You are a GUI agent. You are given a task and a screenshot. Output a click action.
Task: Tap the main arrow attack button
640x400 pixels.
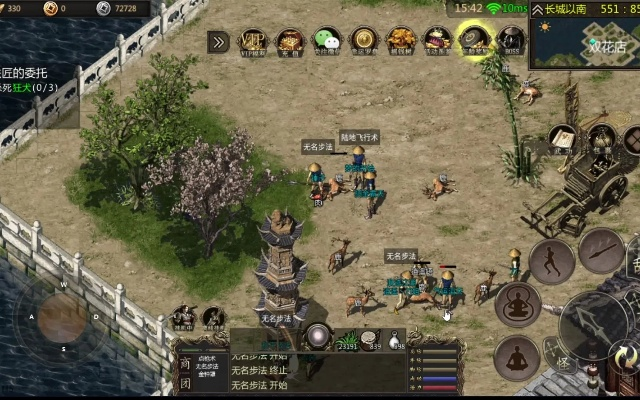point(591,322)
